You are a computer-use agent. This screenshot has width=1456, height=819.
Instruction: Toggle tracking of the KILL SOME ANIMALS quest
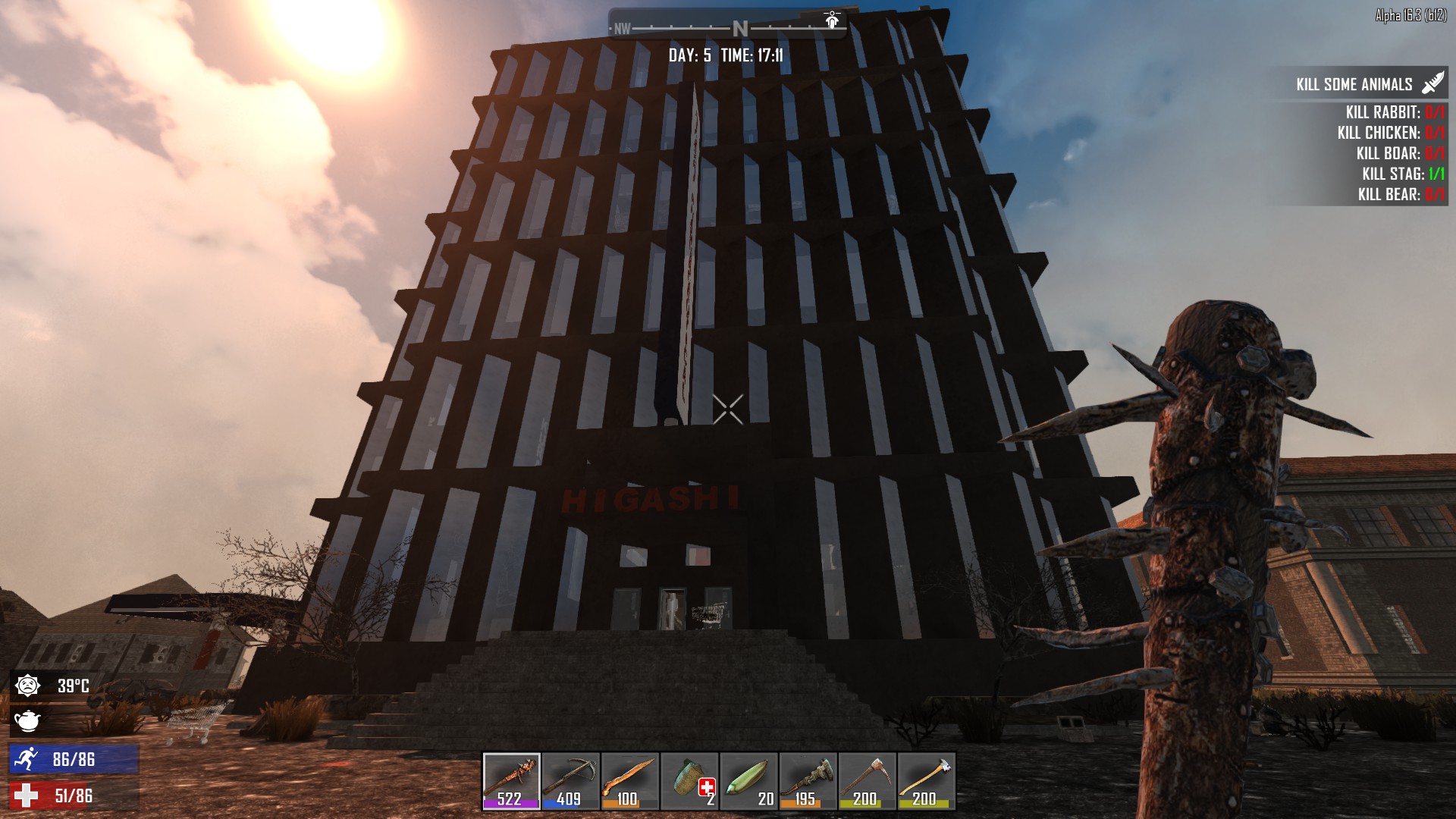click(x=1354, y=84)
